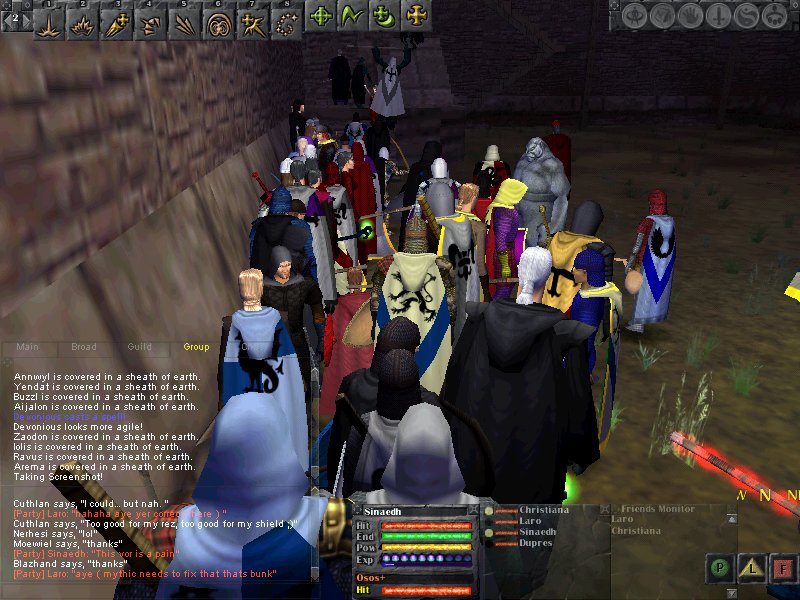Target group member Dupres
This screenshot has height=600, width=800.
(538, 543)
